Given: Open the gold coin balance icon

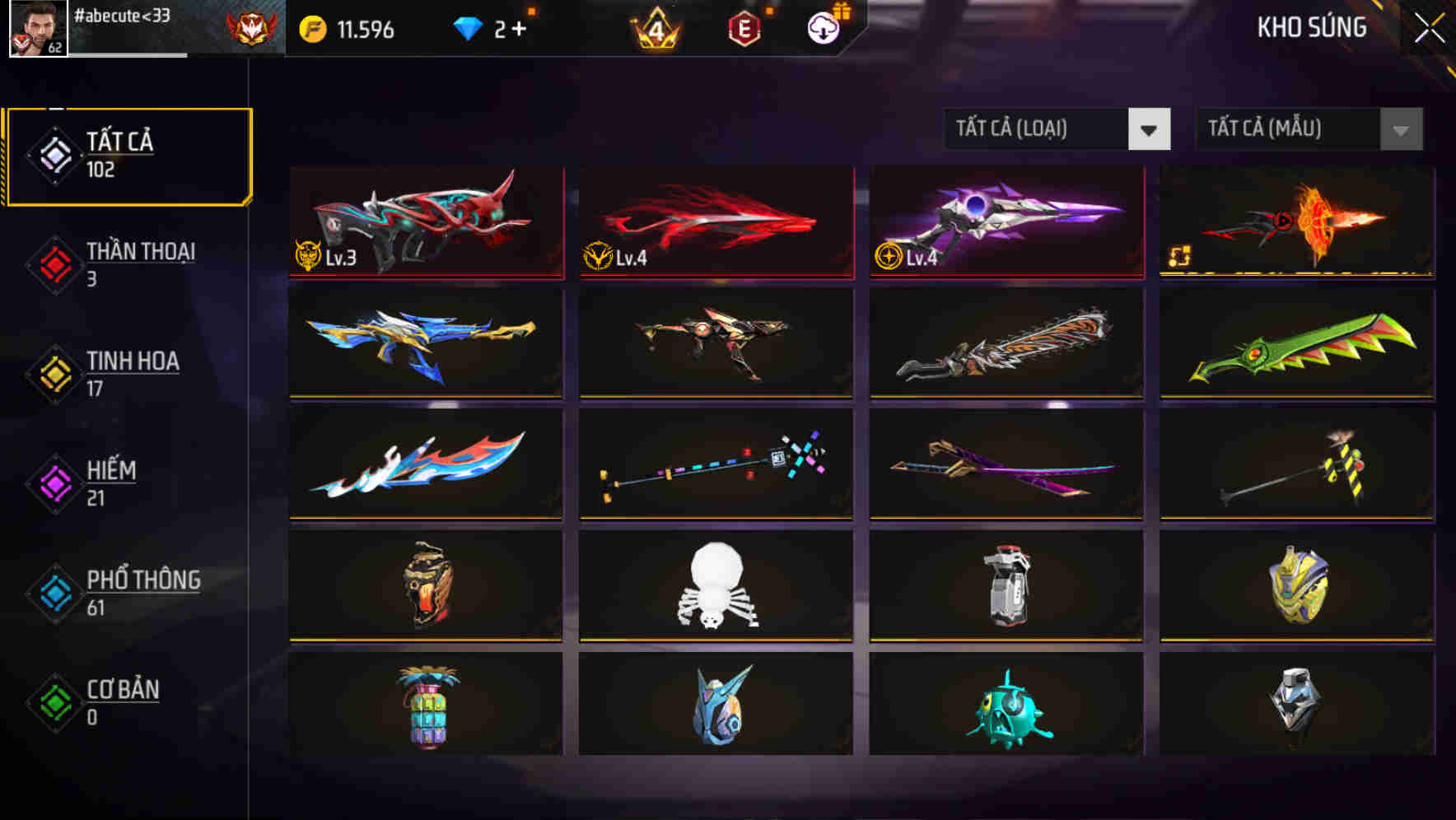Looking at the screenshot, I should (x=314, y=29).
